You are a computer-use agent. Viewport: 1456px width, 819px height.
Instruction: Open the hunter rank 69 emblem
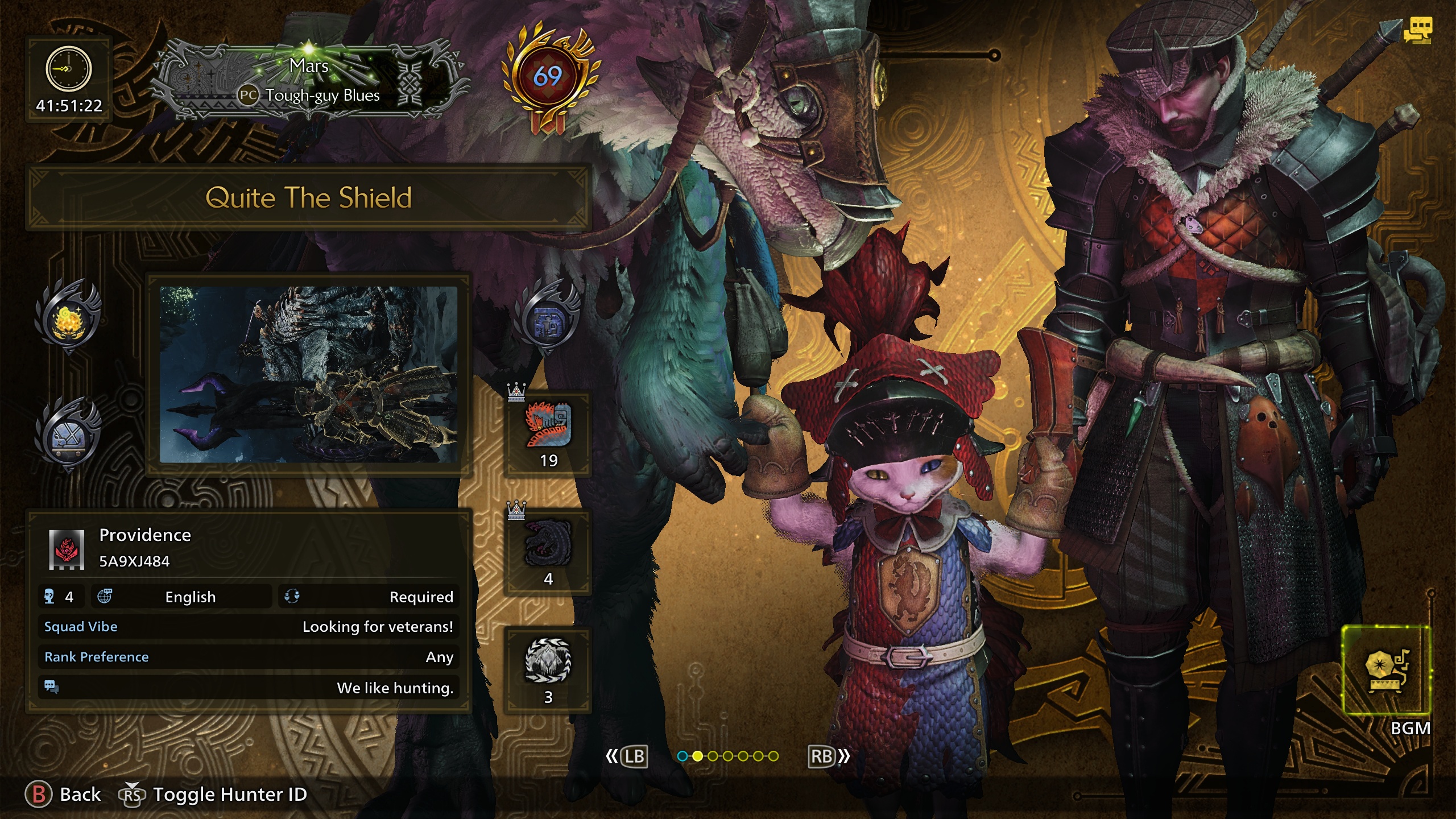tap(548, 77)
